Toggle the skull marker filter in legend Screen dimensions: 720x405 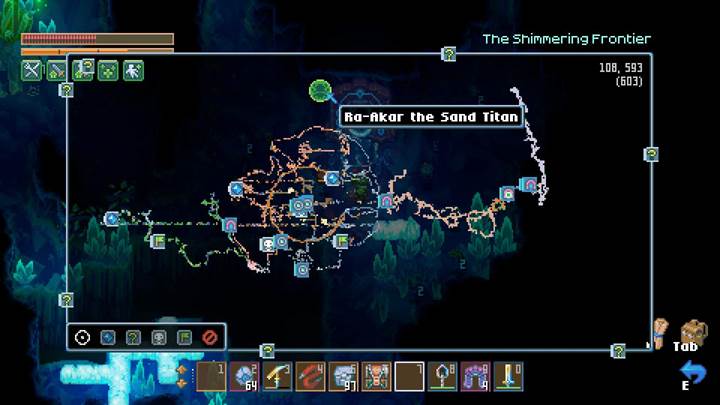158,338
